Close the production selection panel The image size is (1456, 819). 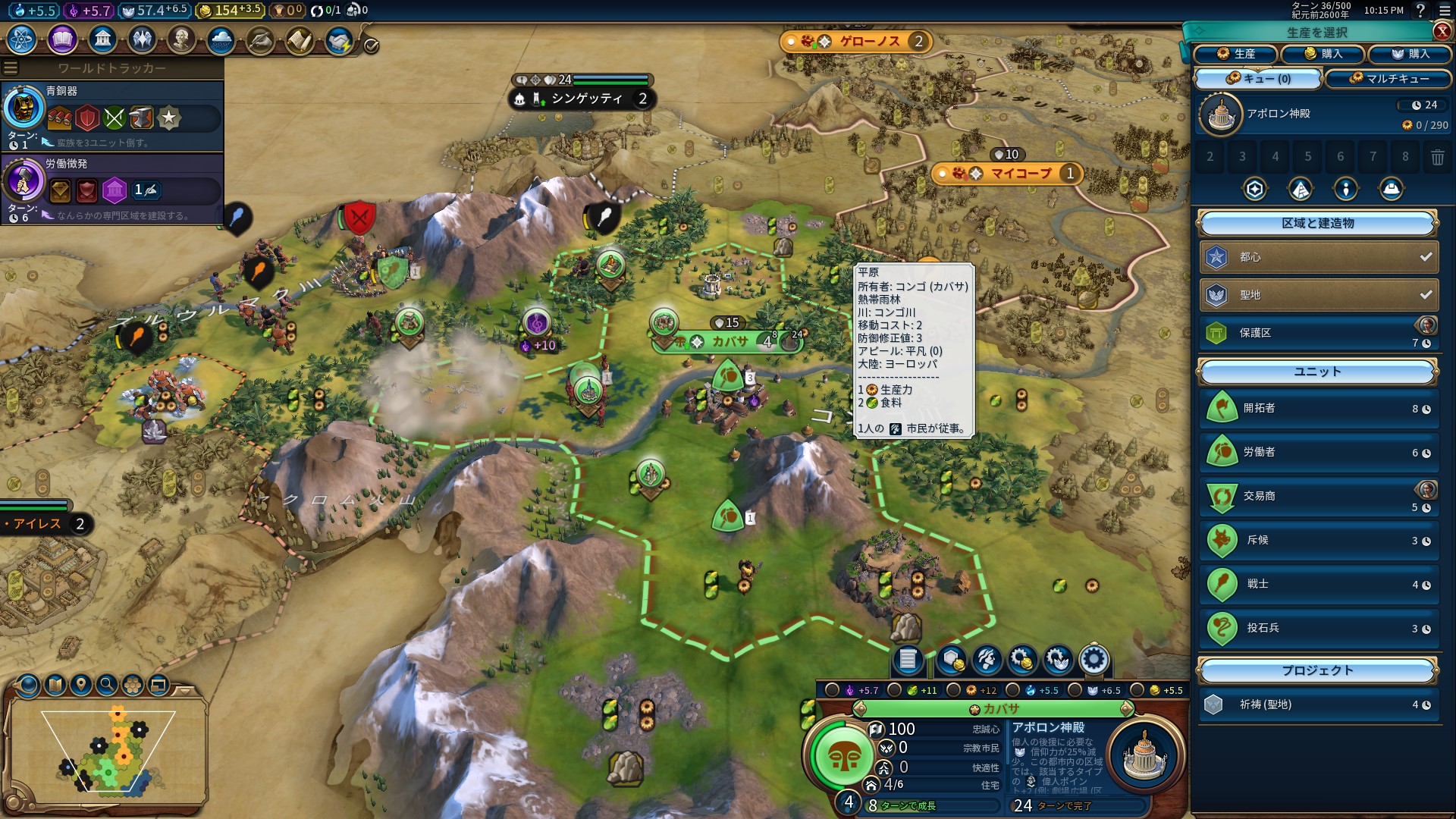[x=1442, y=31]
